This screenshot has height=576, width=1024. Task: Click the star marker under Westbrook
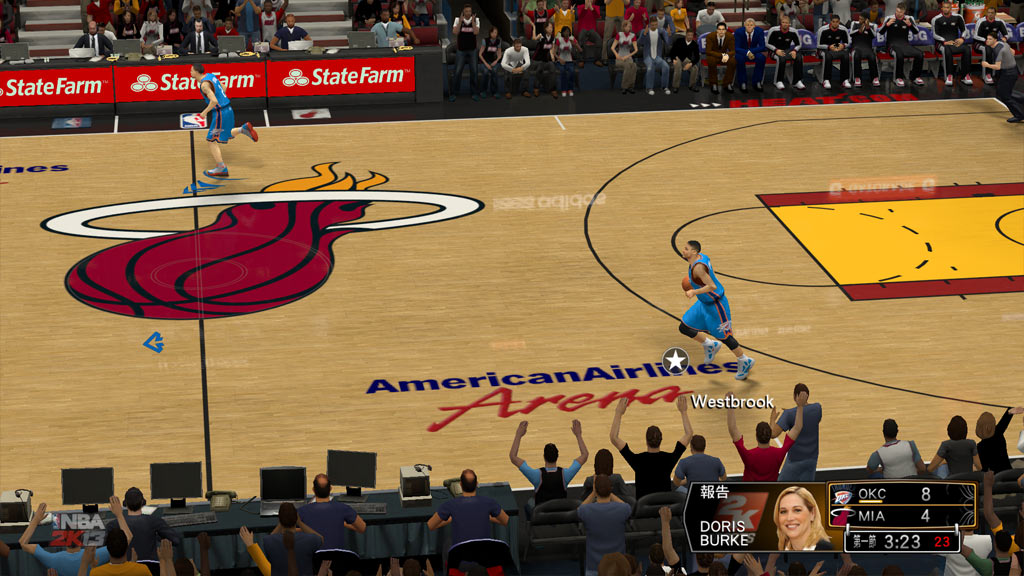coord(676,361)
